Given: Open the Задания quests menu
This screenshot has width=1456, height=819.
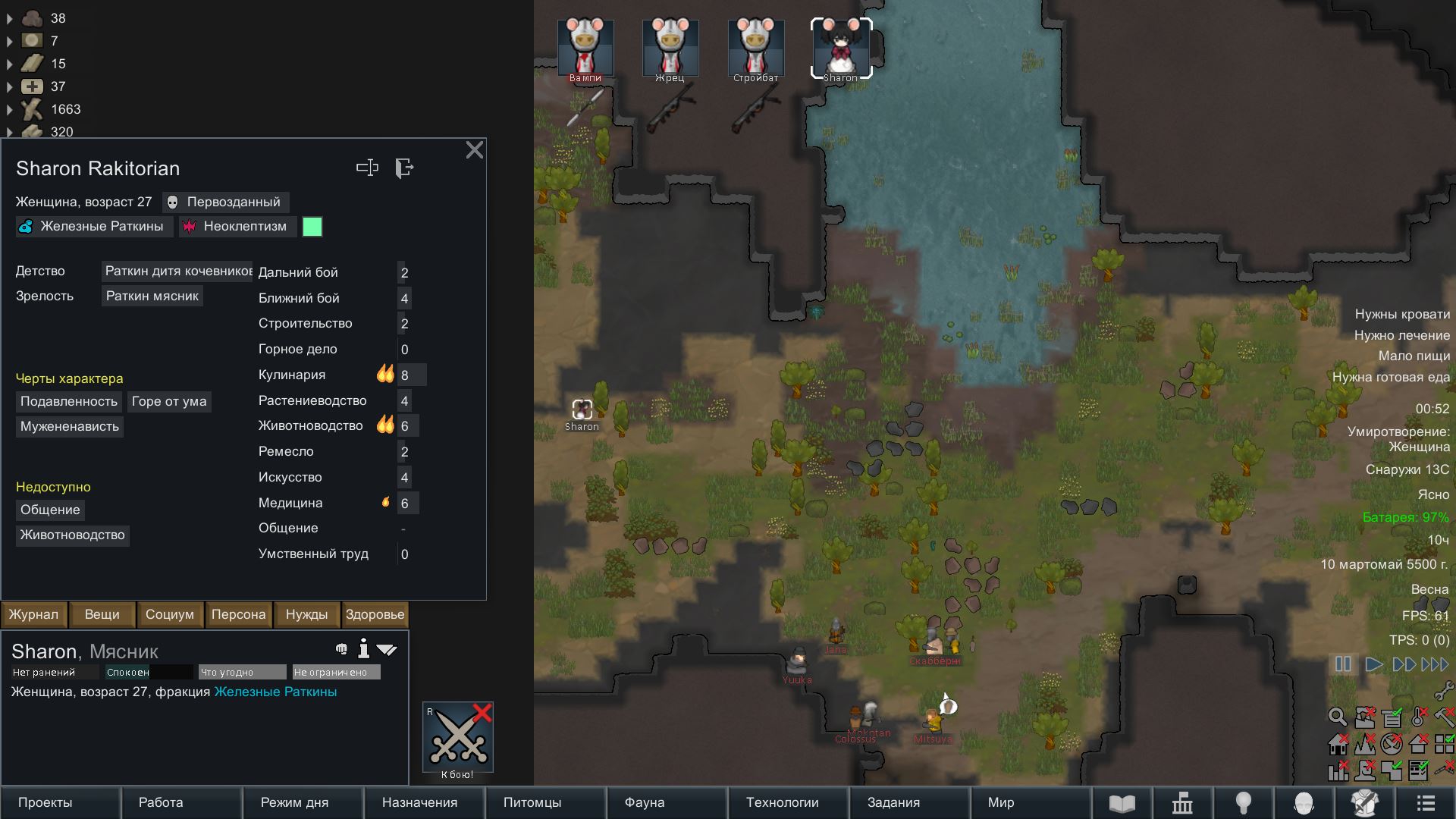Looking at the screenshot, I should tap(893, 802).
